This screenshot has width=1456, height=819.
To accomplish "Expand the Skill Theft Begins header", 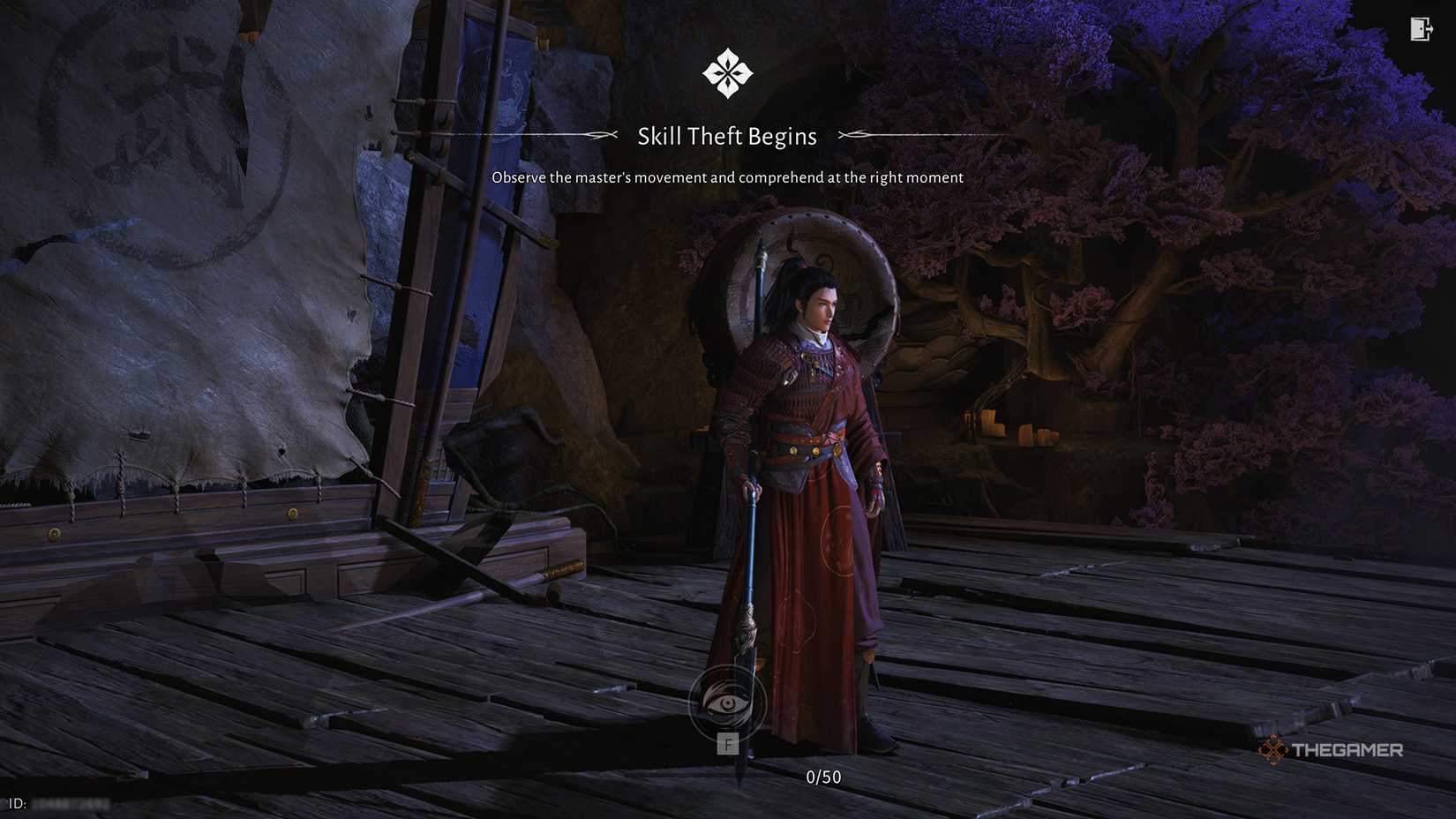I will point(726,135).
